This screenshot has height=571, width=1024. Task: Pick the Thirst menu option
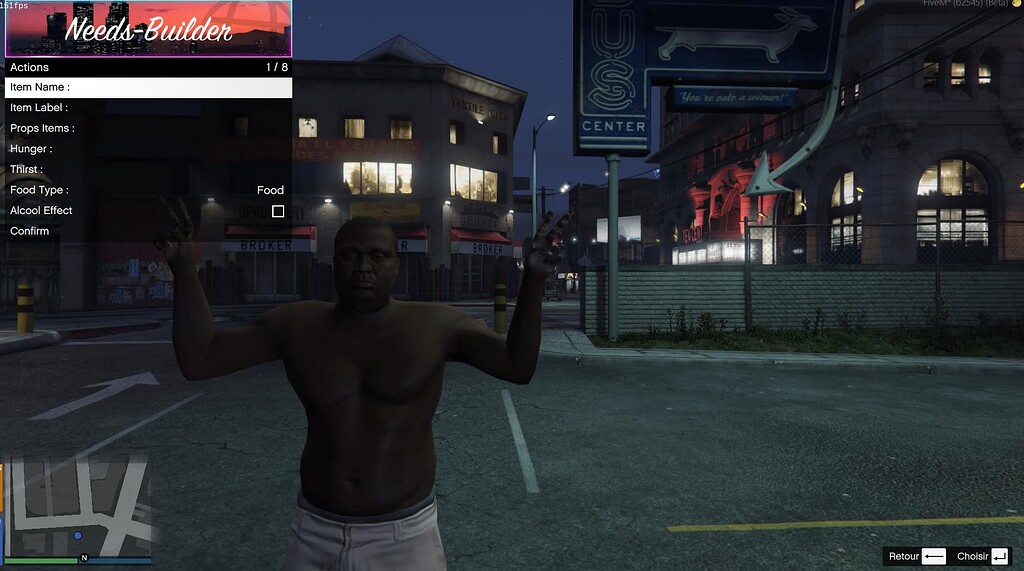pyautogui.click(x=148, y=169)
